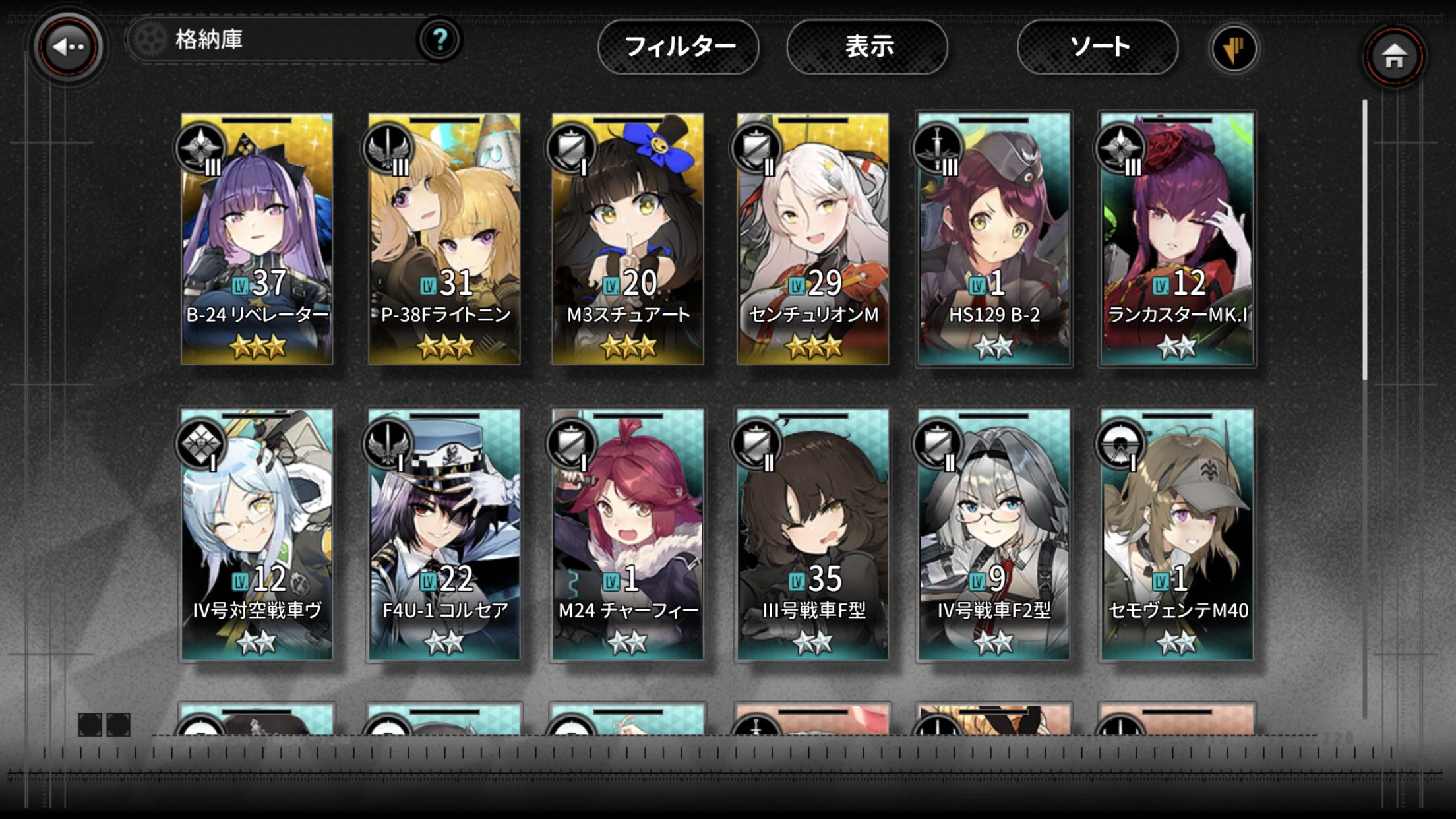Open the F4U-1 コルセア card
The image size is (1456, 819).
444,534
